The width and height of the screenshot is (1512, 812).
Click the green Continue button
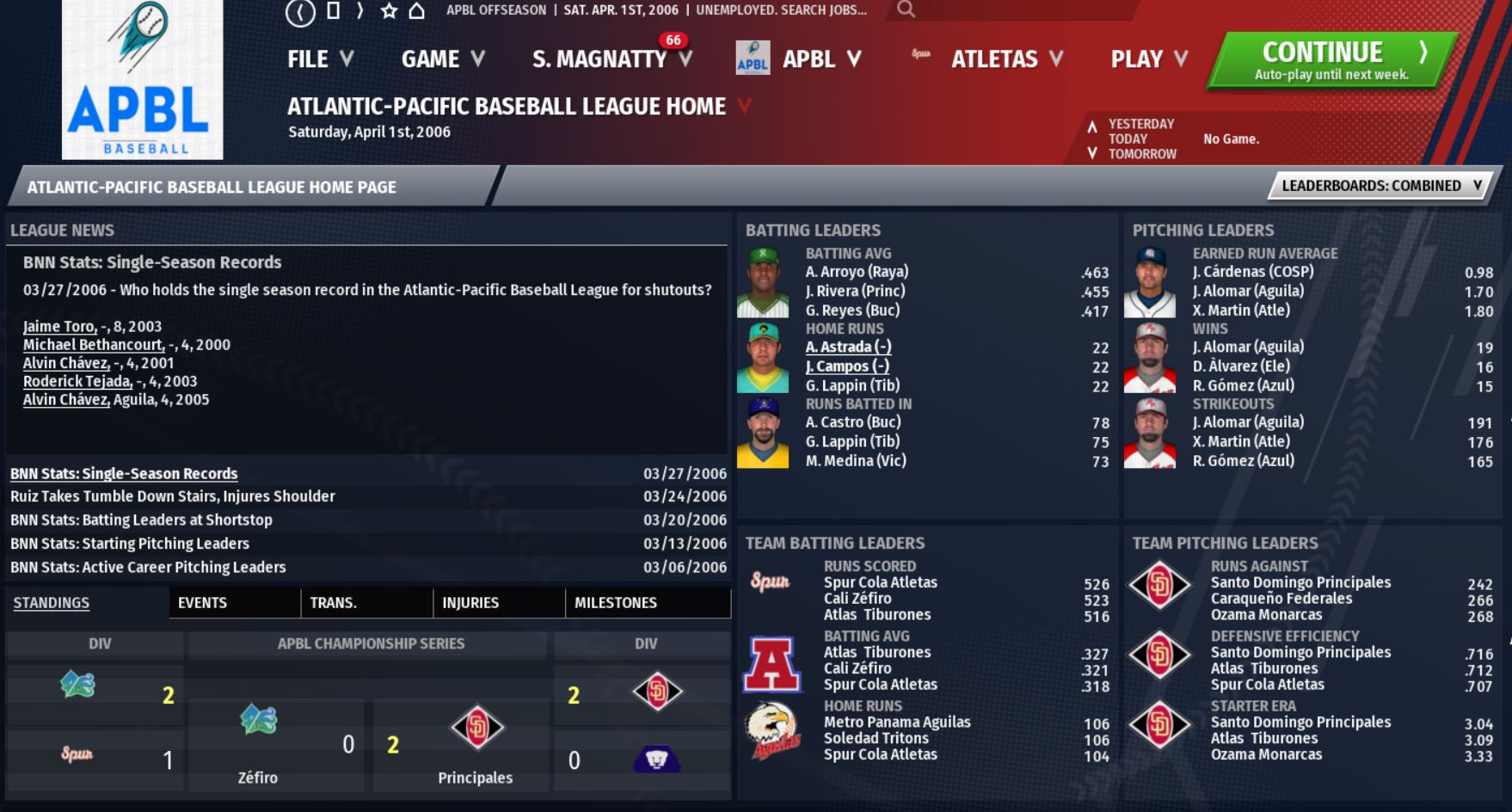[1331, 60]
